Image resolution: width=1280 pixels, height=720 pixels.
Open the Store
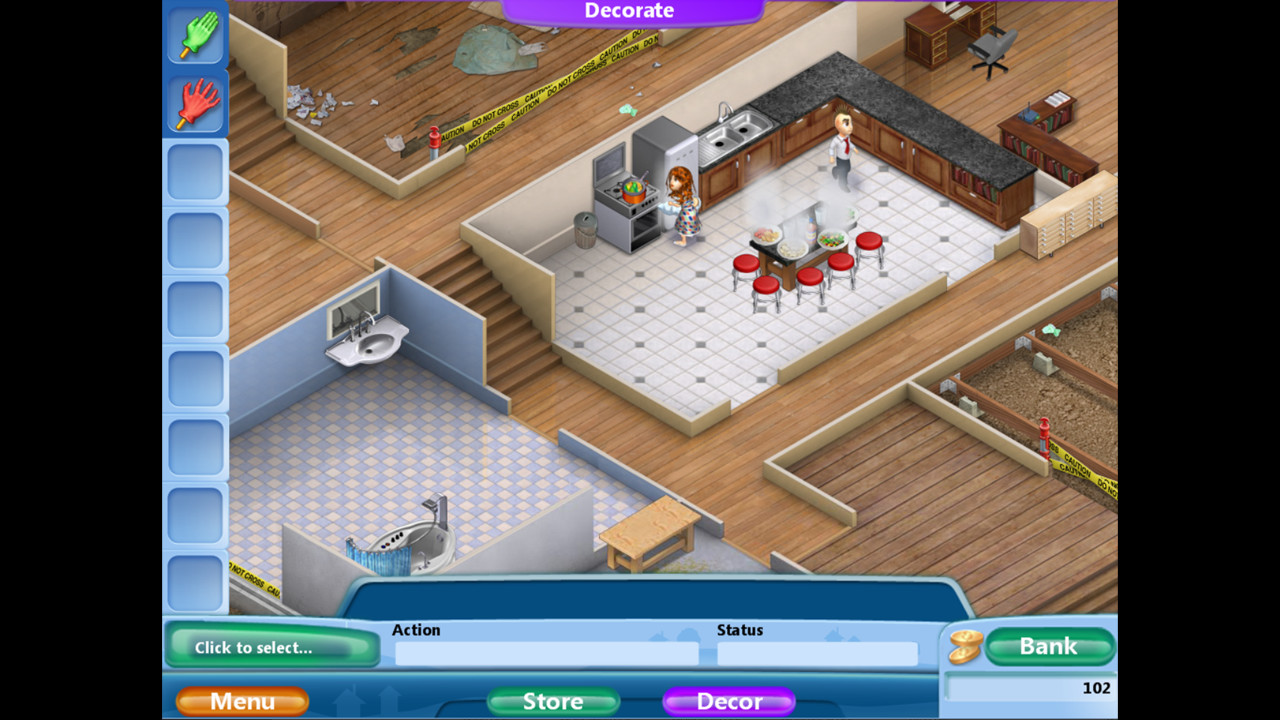[x=553, y=701]
